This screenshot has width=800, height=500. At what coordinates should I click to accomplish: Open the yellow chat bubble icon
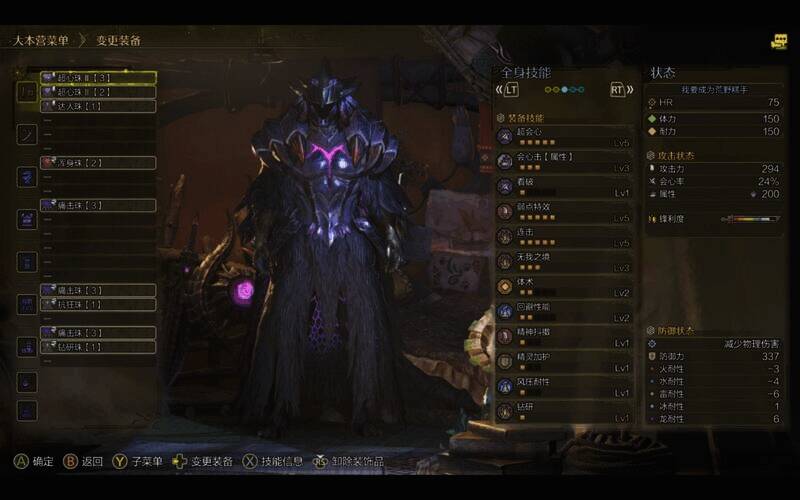779,42
